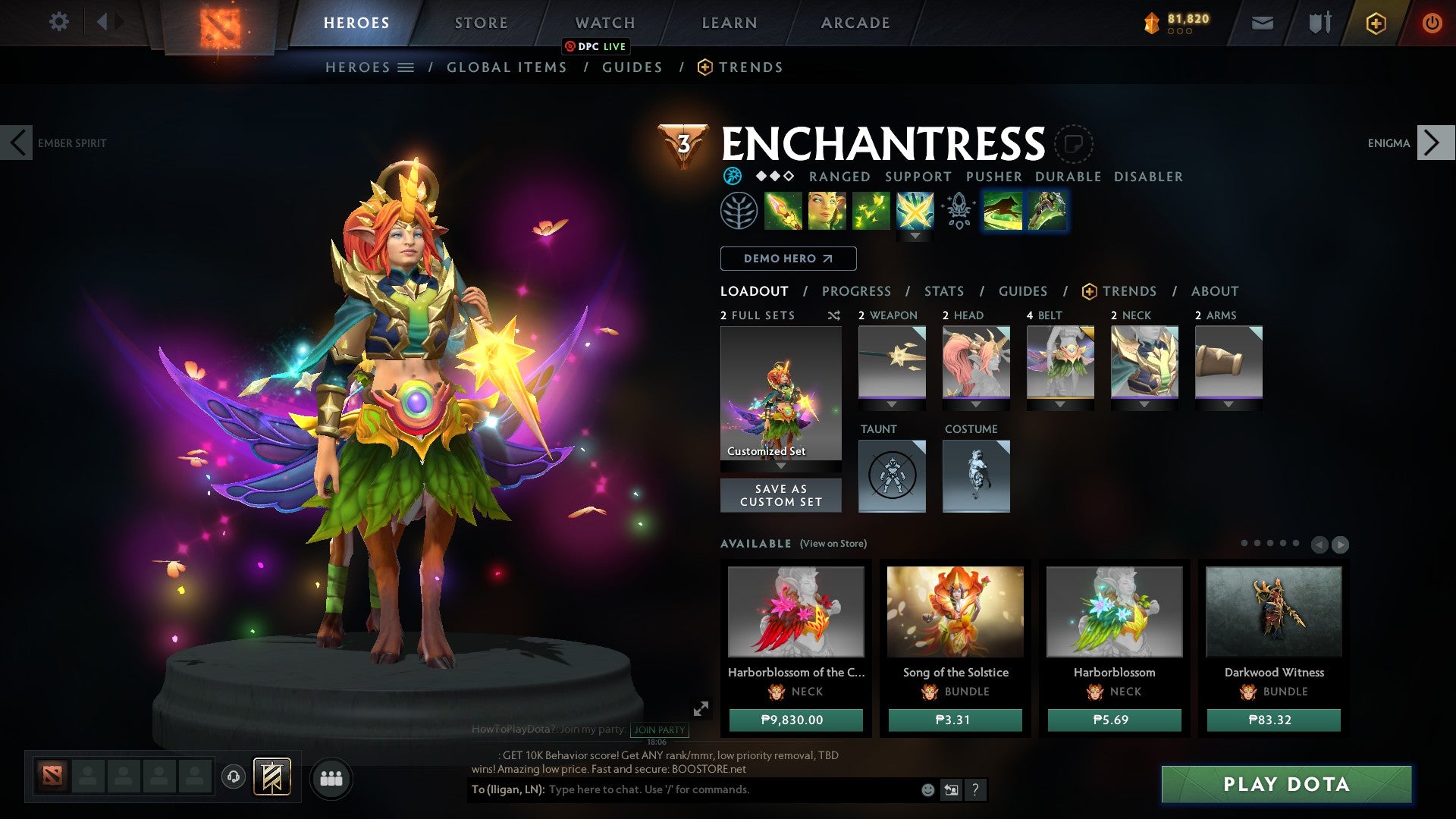This screenshot has width=1456, height=819.
Task: Click the shuffle loadout icon beside Full Sets
Action: [834, 315]
